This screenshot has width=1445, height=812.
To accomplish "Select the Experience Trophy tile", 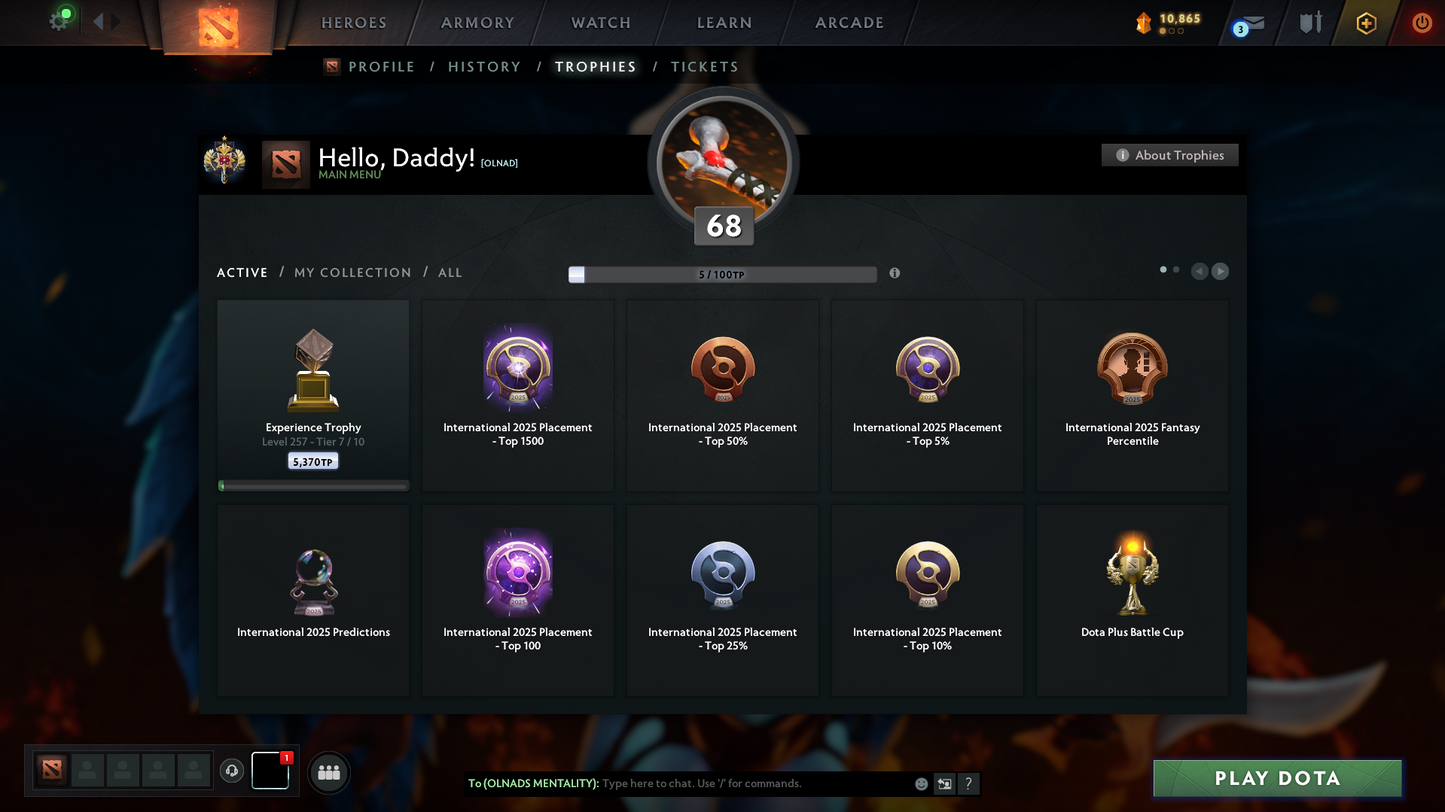I will pyautogui.click(x=313, y=396).
